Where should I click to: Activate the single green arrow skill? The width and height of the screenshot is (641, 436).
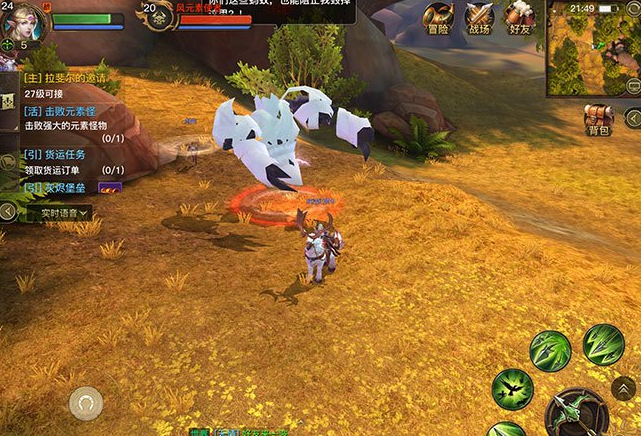click(550, 351)
